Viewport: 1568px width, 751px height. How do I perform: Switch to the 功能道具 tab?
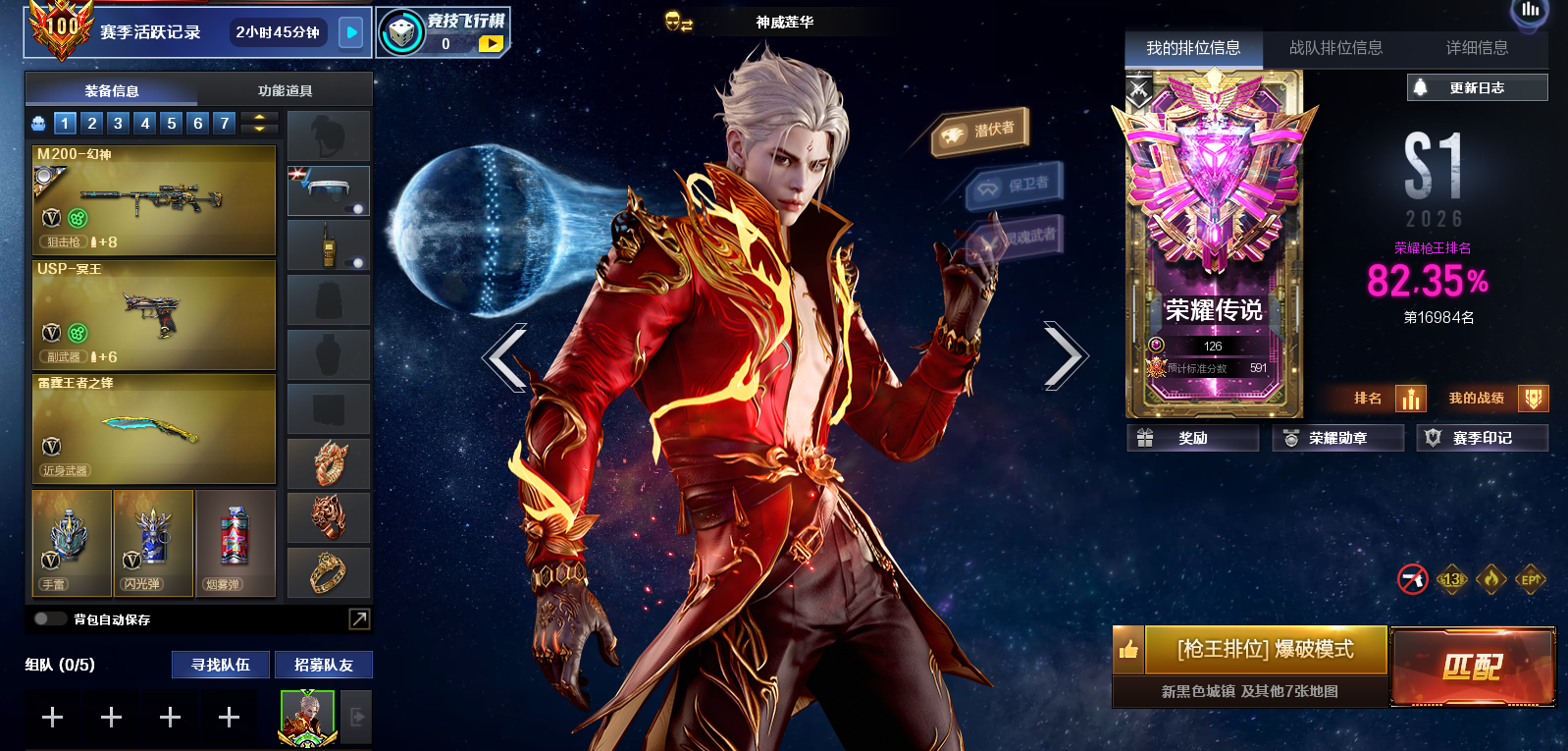tap(285, 90)
